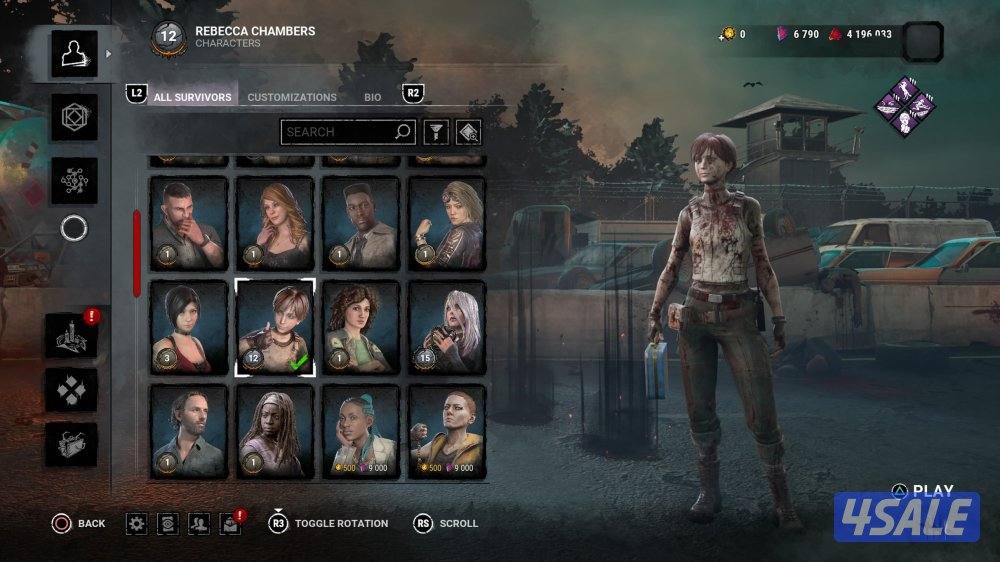Select Ada Wong portrait with level 3
Viewport: 1000px width, 562px height.
pyautogui.click(x=189, y=328)
